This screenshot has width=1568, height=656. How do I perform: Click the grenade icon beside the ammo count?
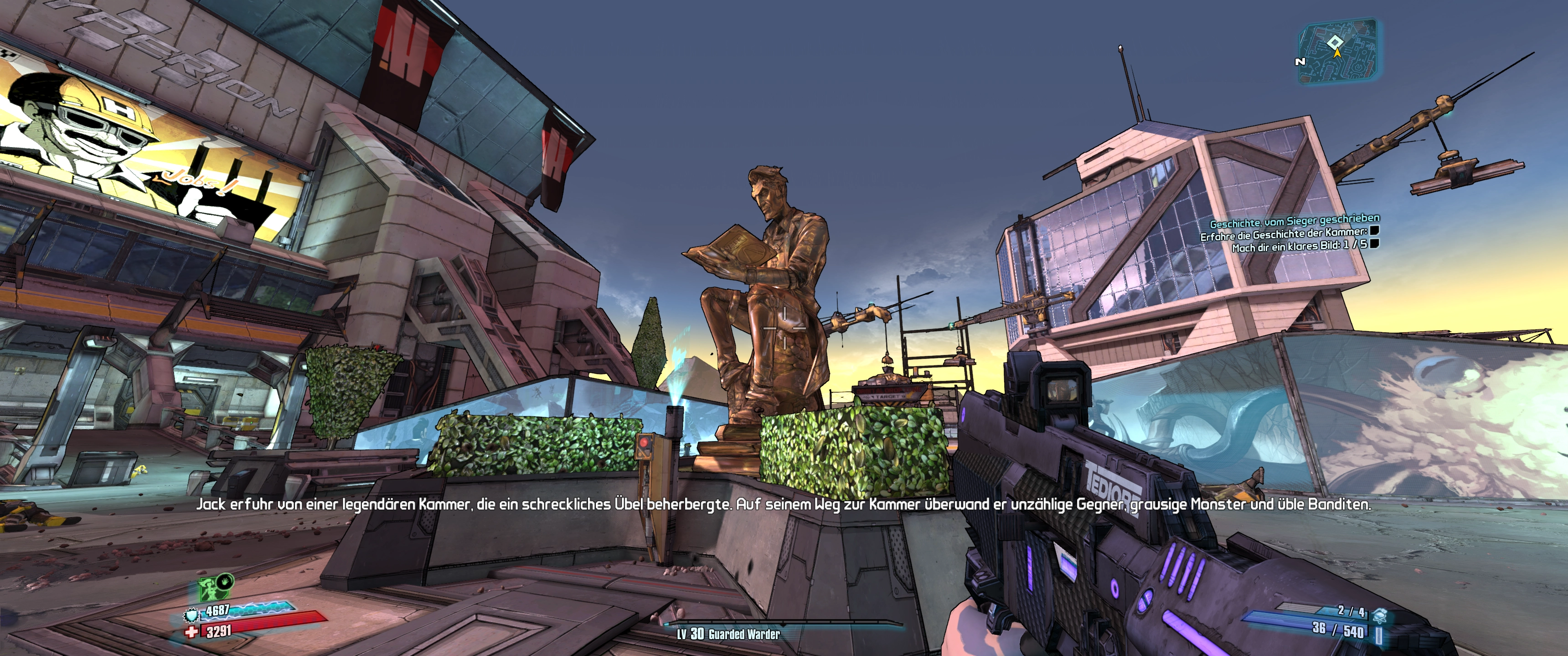1379,615
